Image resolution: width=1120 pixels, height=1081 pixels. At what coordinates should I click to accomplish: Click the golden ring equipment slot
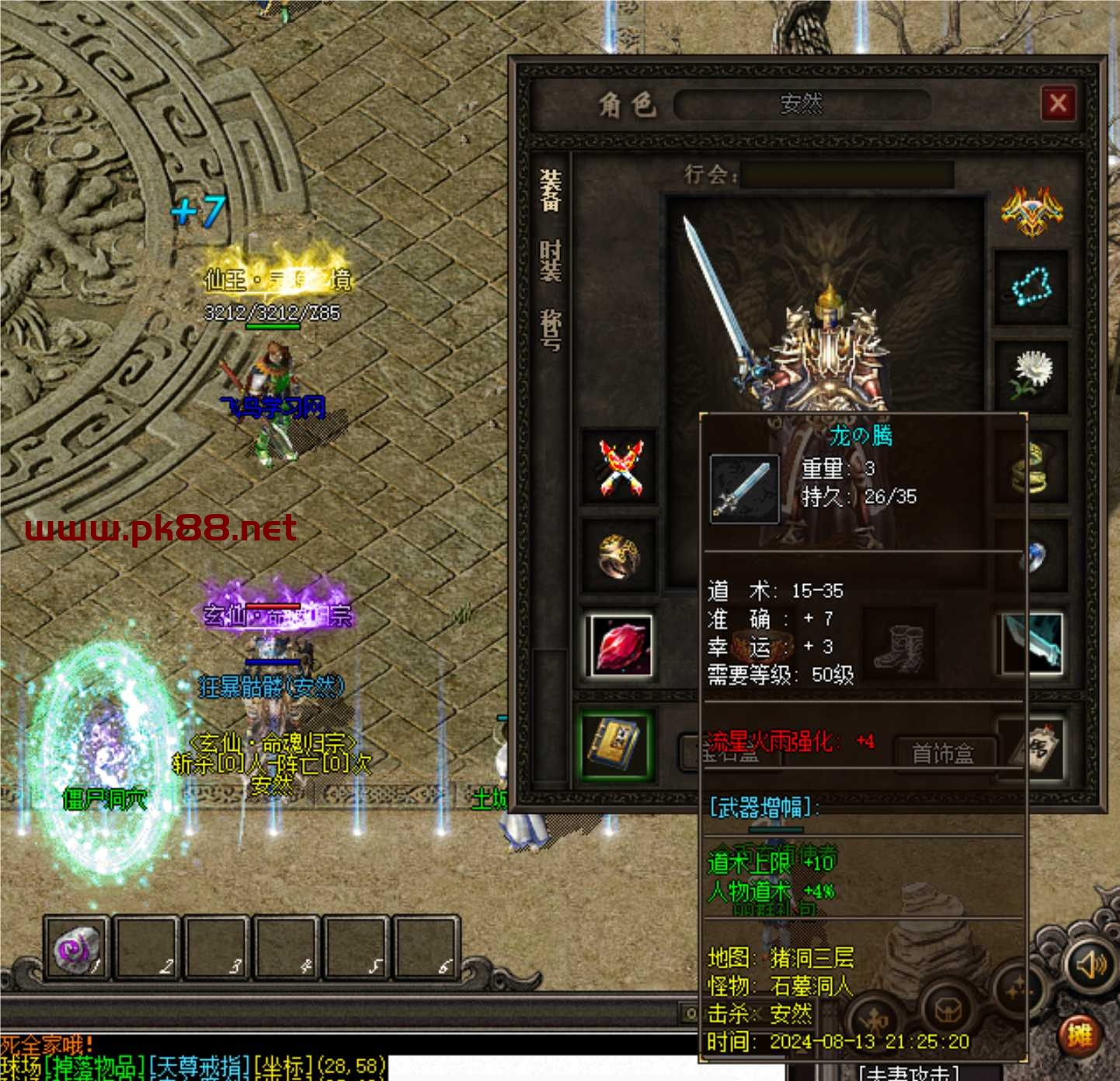coord(619,556)
